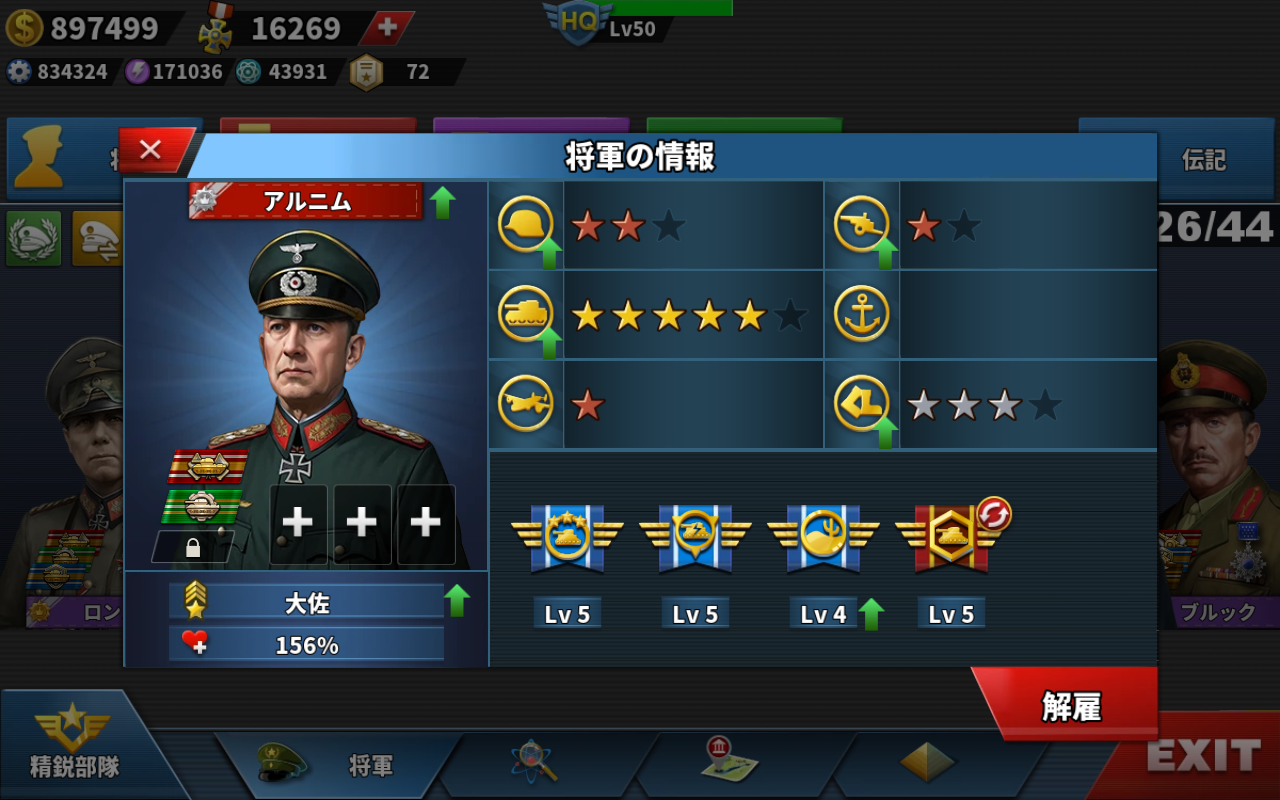Switch to the 将軍 generals tab

(x=340, y=765)
